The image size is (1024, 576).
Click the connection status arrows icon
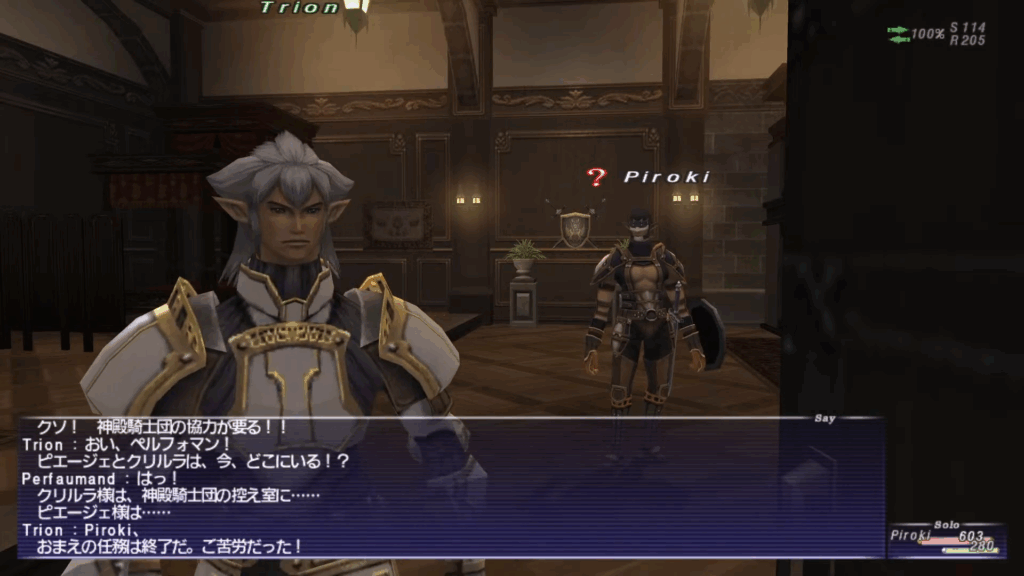point(897,34)
